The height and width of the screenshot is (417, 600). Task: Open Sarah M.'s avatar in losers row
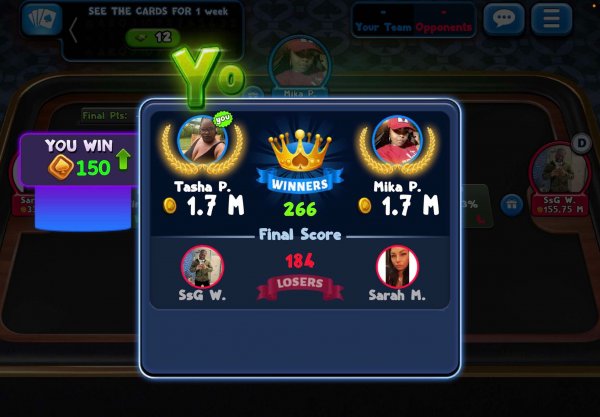[x=397, y=267]
